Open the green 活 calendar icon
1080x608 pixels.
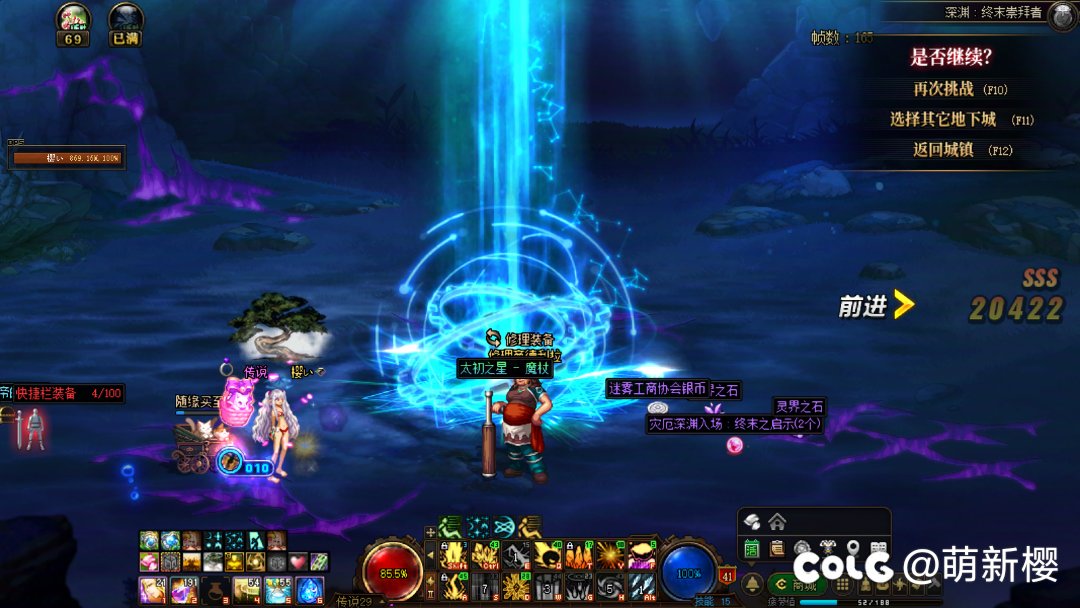click(x=752, y=549)
